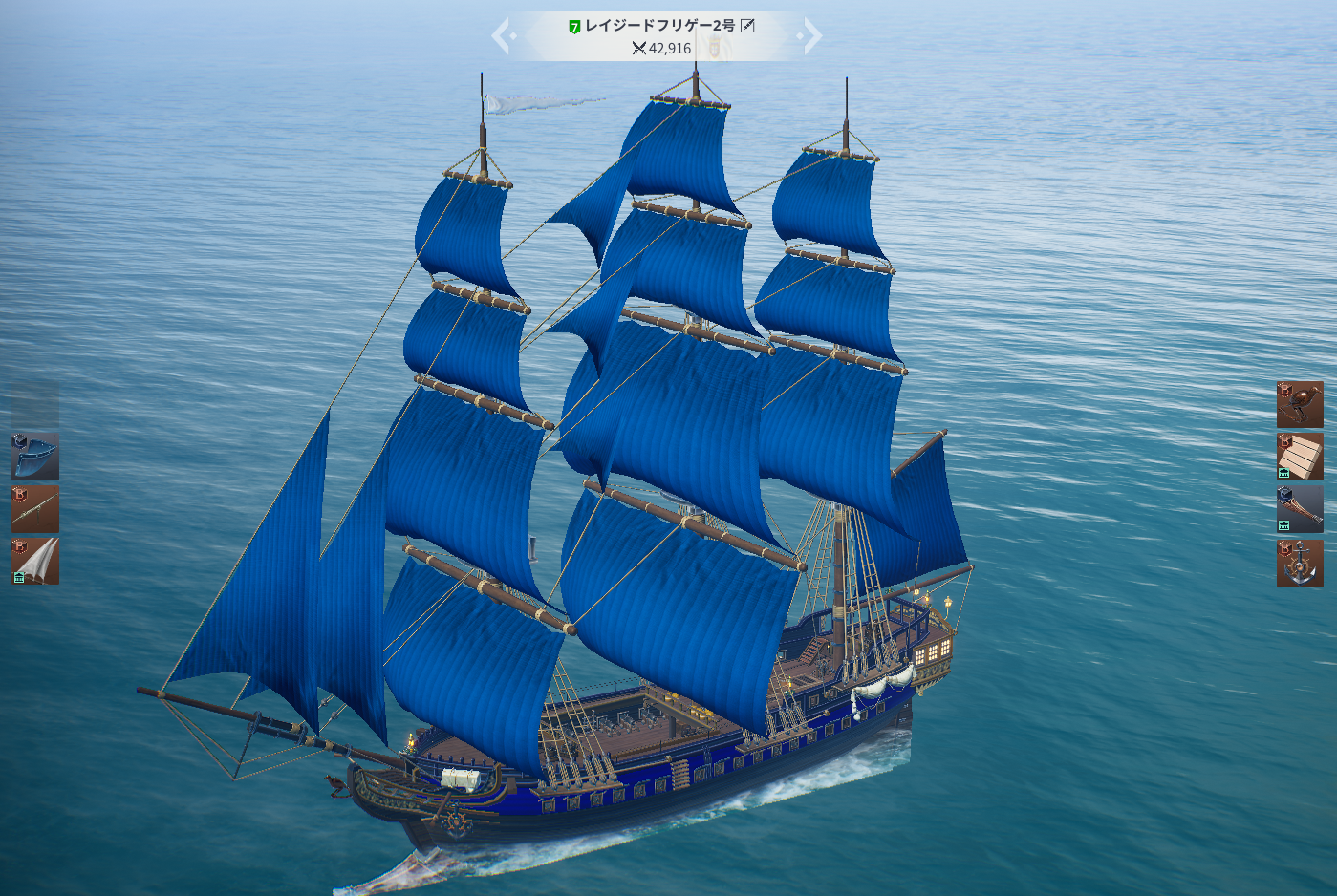Select the blue hull armor plate slot
The image size is (1337, 896).
pyautogui.click(x=35, y=457)
